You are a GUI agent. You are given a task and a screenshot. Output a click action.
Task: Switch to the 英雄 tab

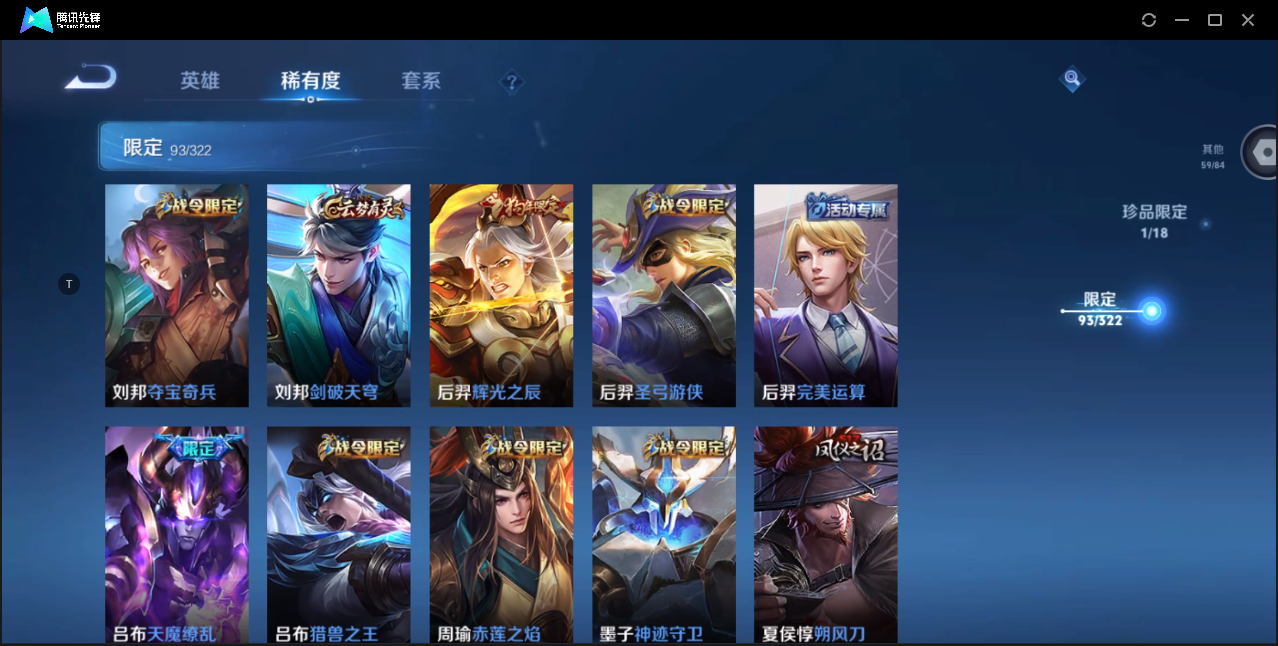(x=200, y=81)
